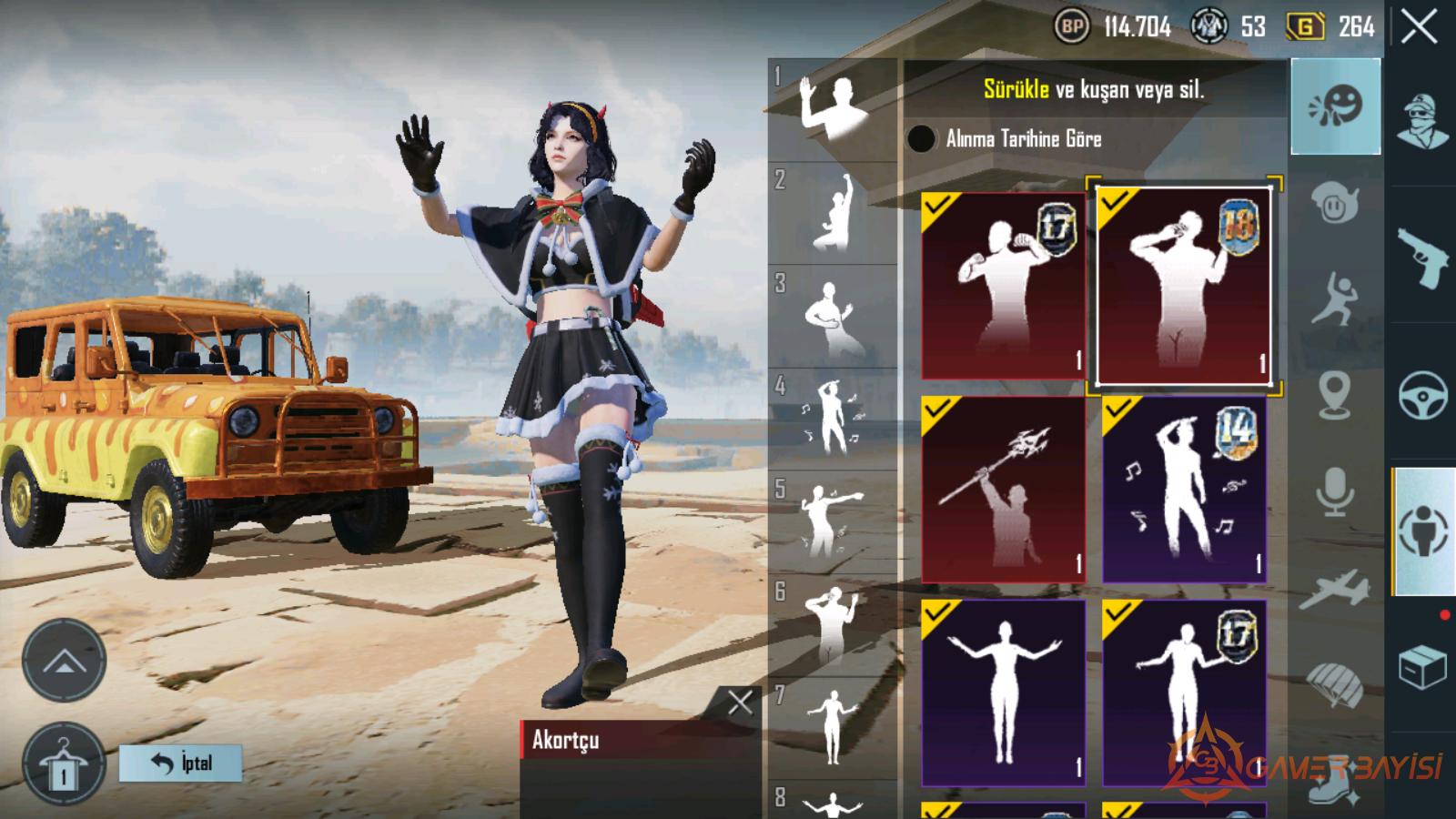
Task: Switch to the airplane skins category
Action: pyautogui.click(x=1335, y=589)
